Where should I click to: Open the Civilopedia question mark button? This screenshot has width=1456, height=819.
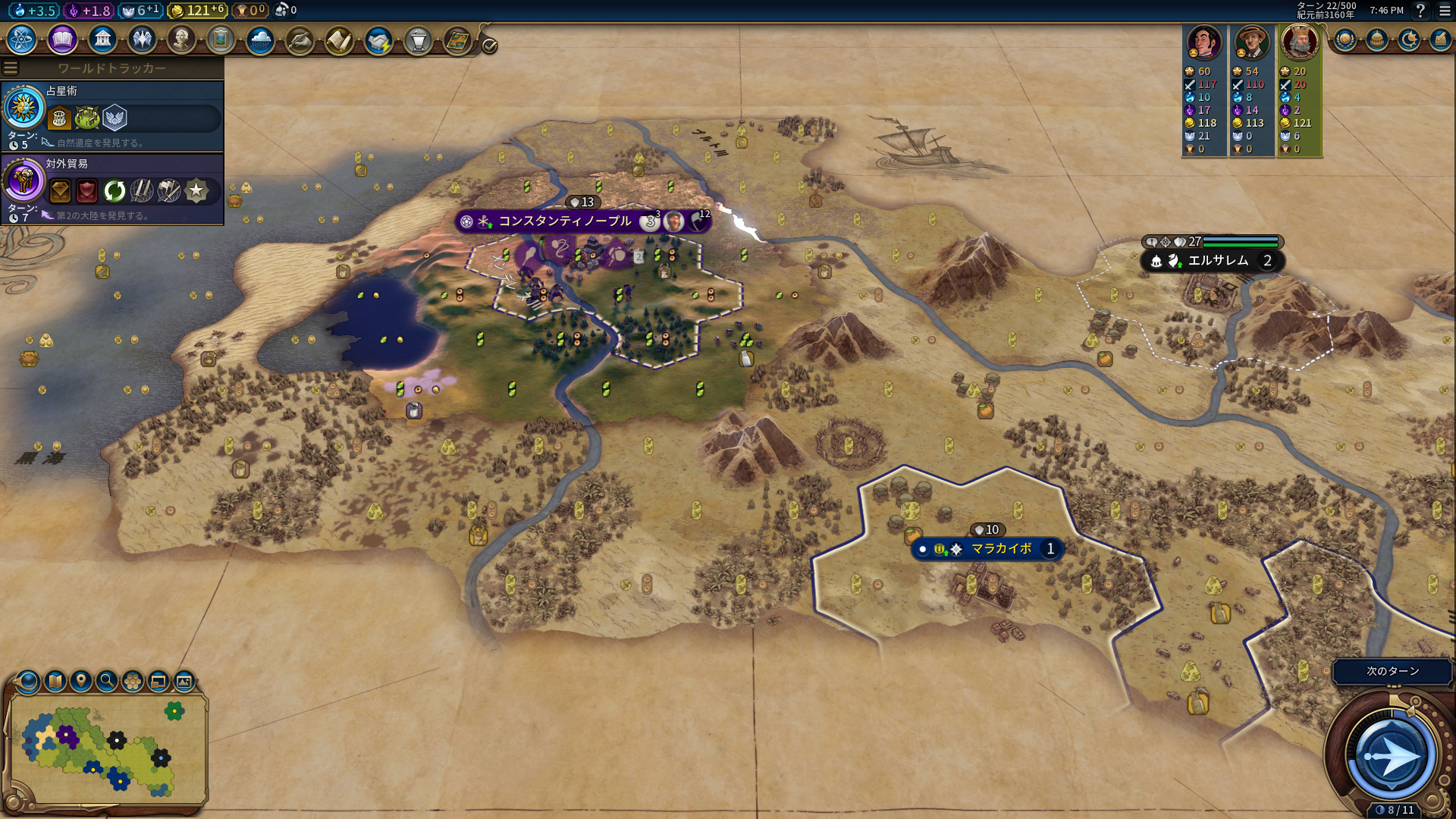click(x=1420, y=11)
